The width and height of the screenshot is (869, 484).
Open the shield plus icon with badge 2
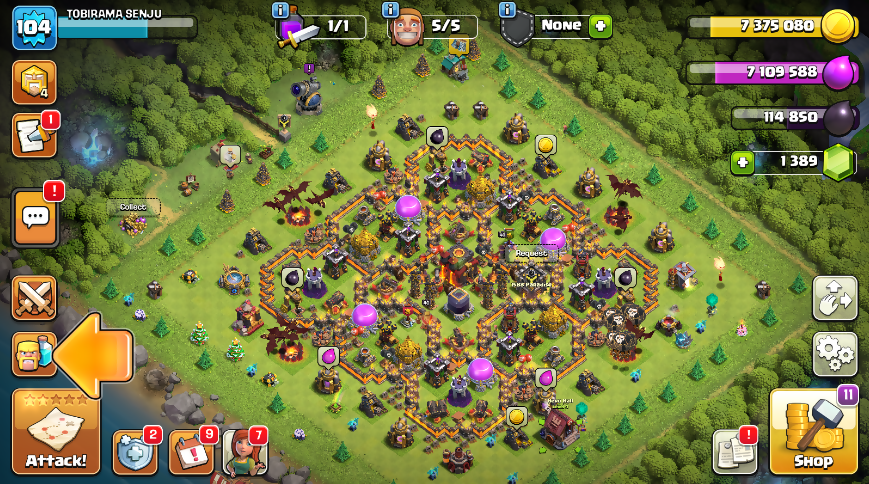[135, 452]
